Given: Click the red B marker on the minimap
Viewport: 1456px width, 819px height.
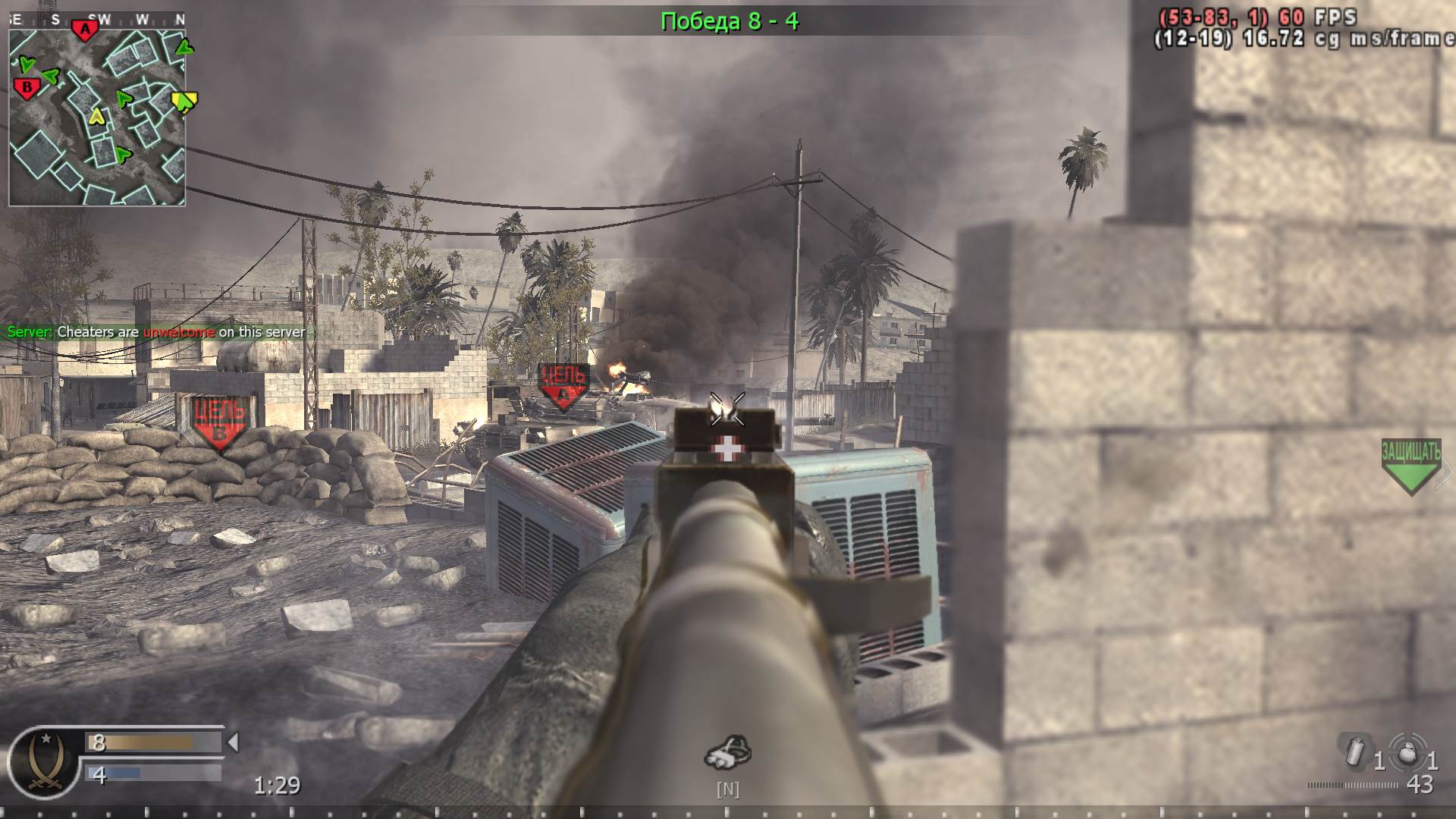Looking at the screenshot, I should (27, 86).
